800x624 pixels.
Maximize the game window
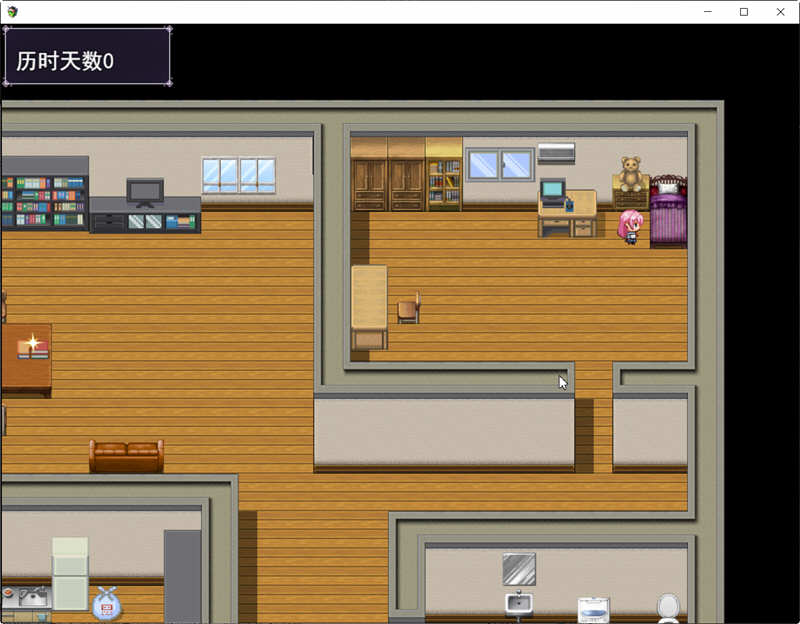point(743,12)
